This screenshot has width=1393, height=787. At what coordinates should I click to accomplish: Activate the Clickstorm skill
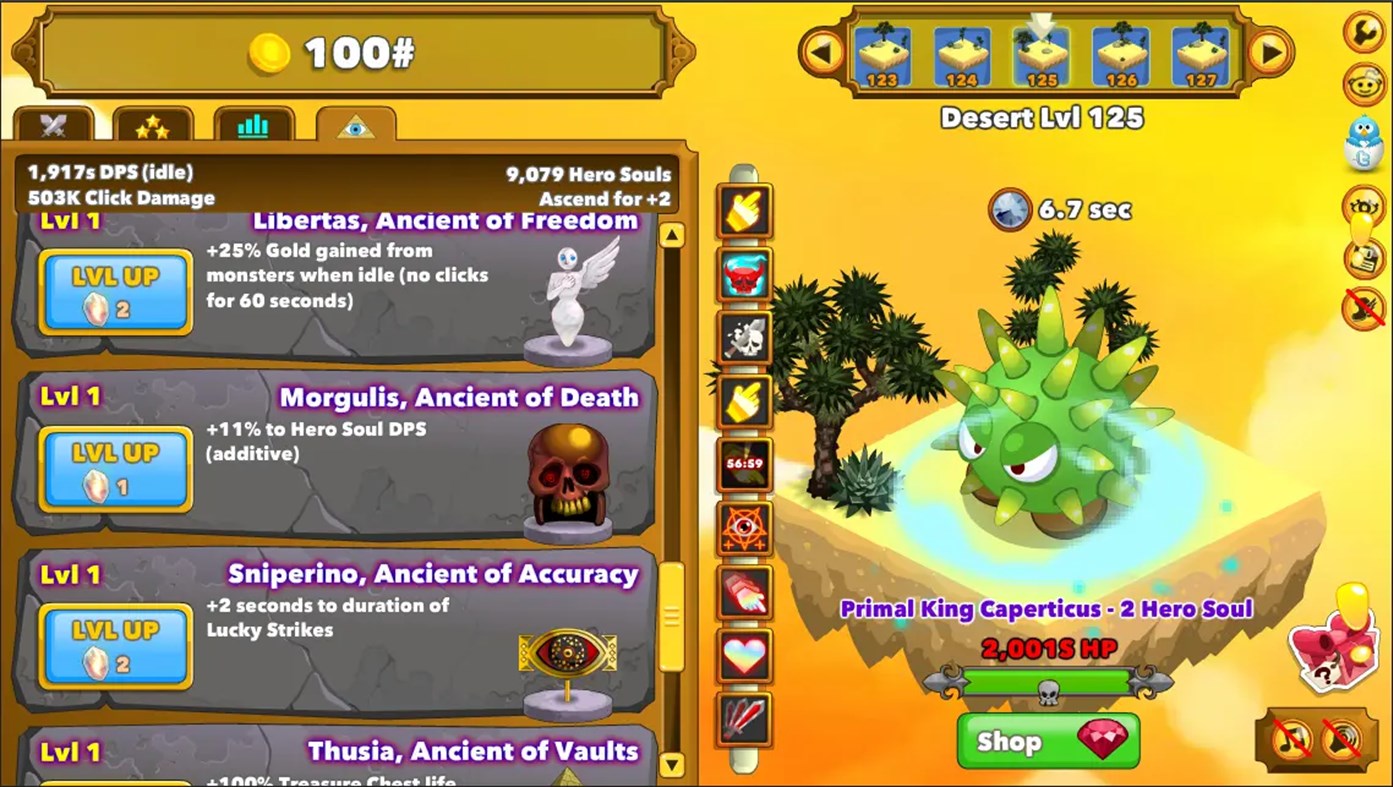coord(744,211)
